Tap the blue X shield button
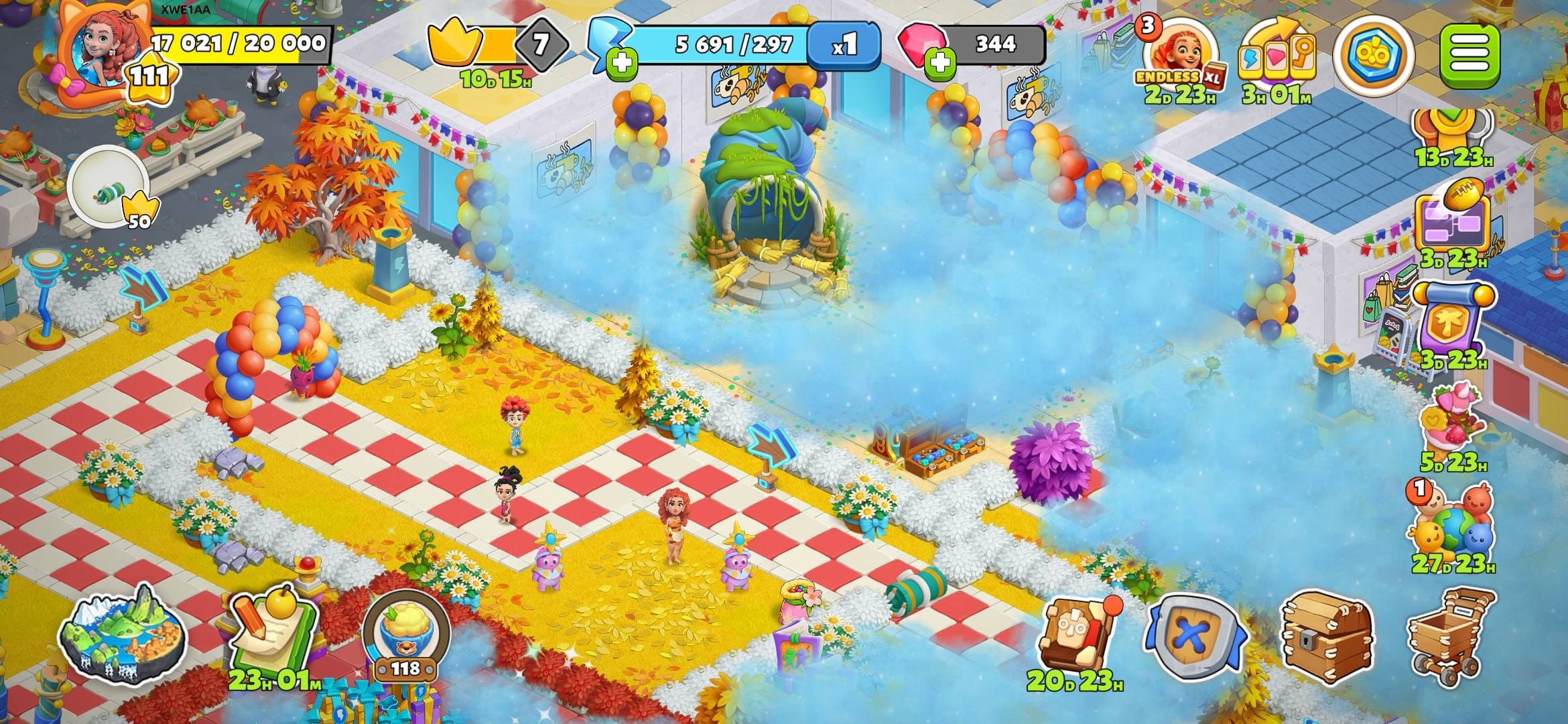The image size is (1568, 724). click(x=1195, y=637)
